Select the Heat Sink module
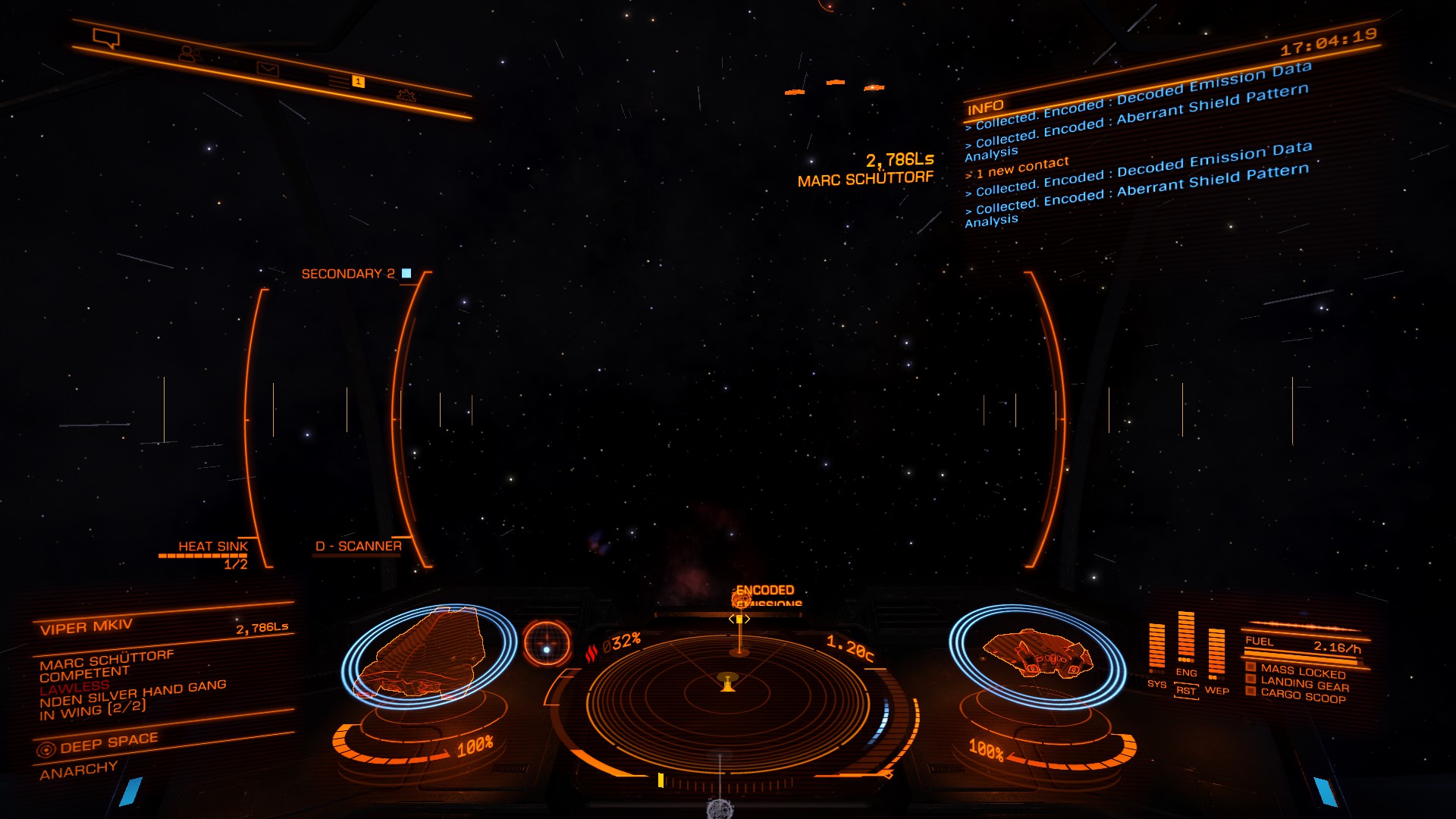Viewport: 1456px width, 819px height. tap(212, 547)
